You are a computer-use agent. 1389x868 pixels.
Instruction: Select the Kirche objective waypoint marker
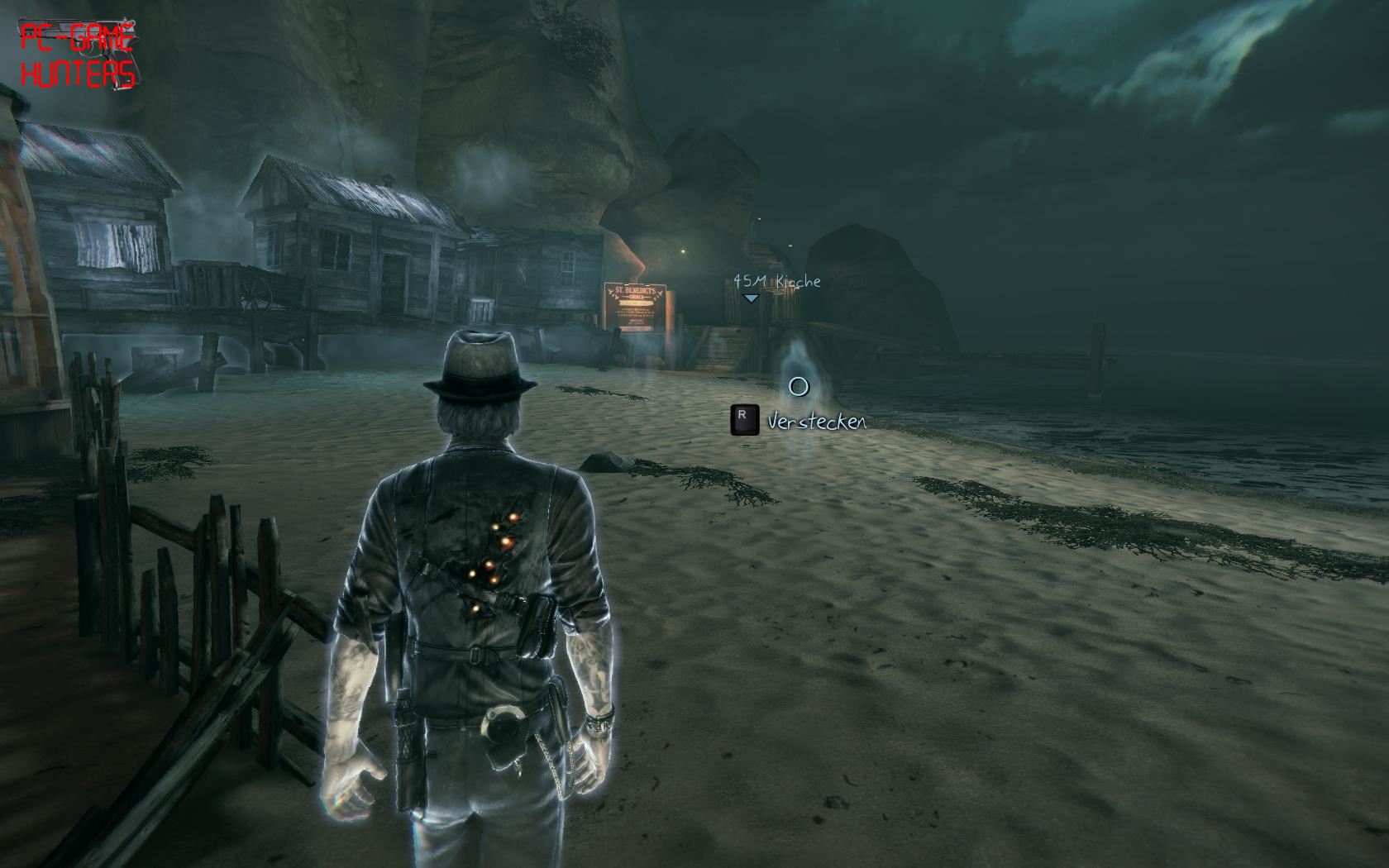point(750,298)
